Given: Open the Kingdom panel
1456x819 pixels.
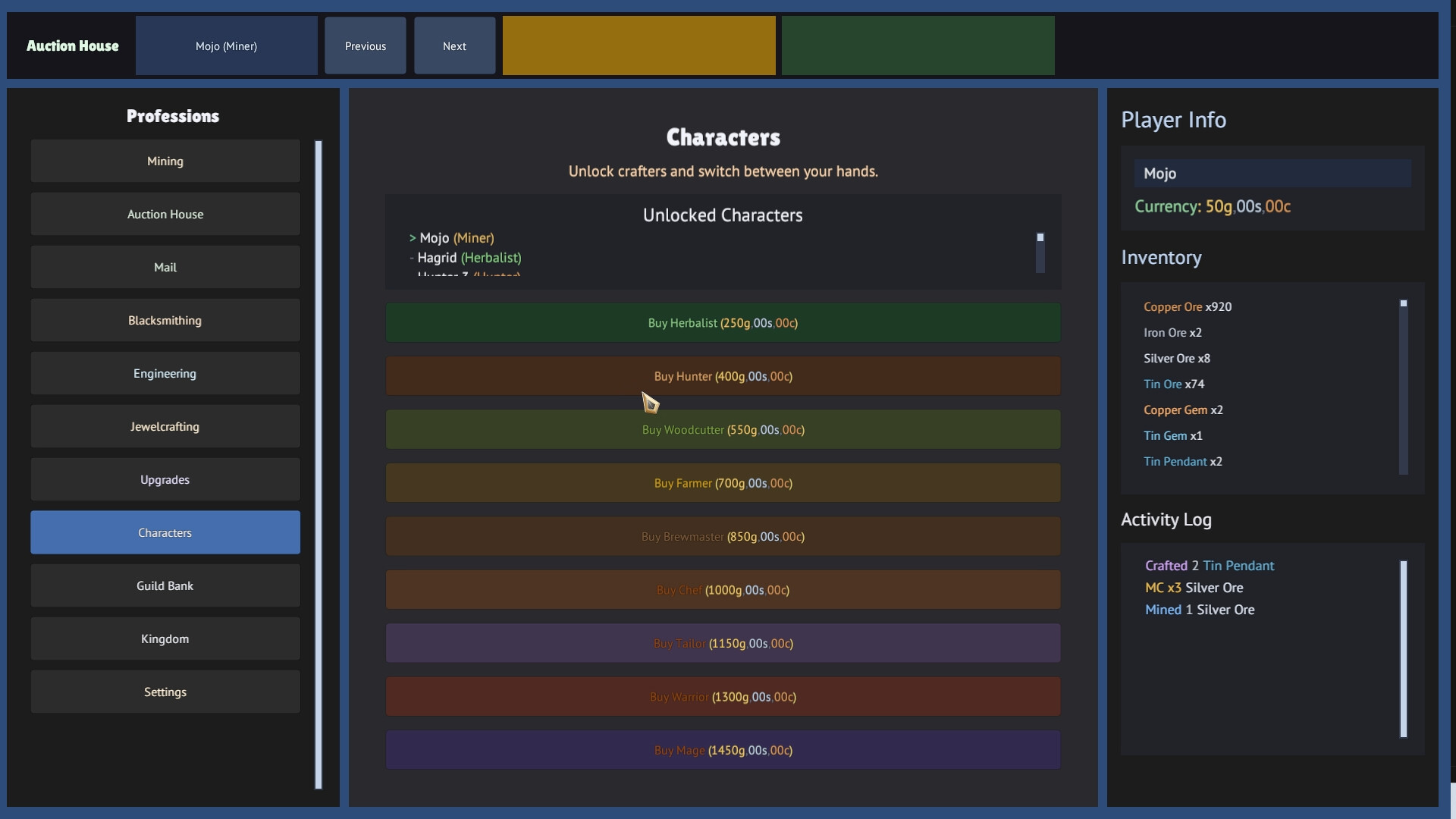Looking at the screenshot, I should (165, 639).
